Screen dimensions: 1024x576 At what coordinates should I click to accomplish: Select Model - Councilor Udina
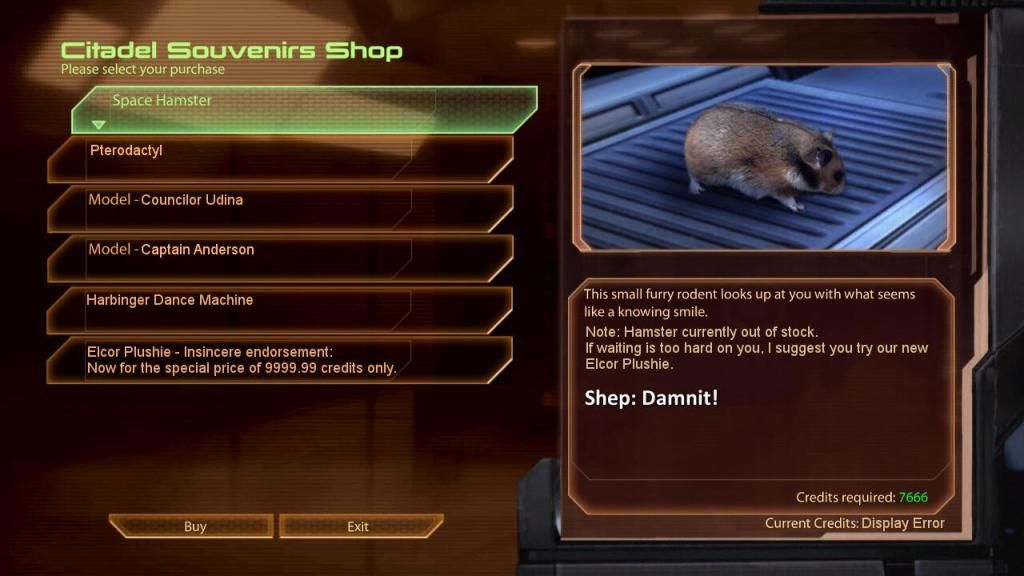[280, 208]
